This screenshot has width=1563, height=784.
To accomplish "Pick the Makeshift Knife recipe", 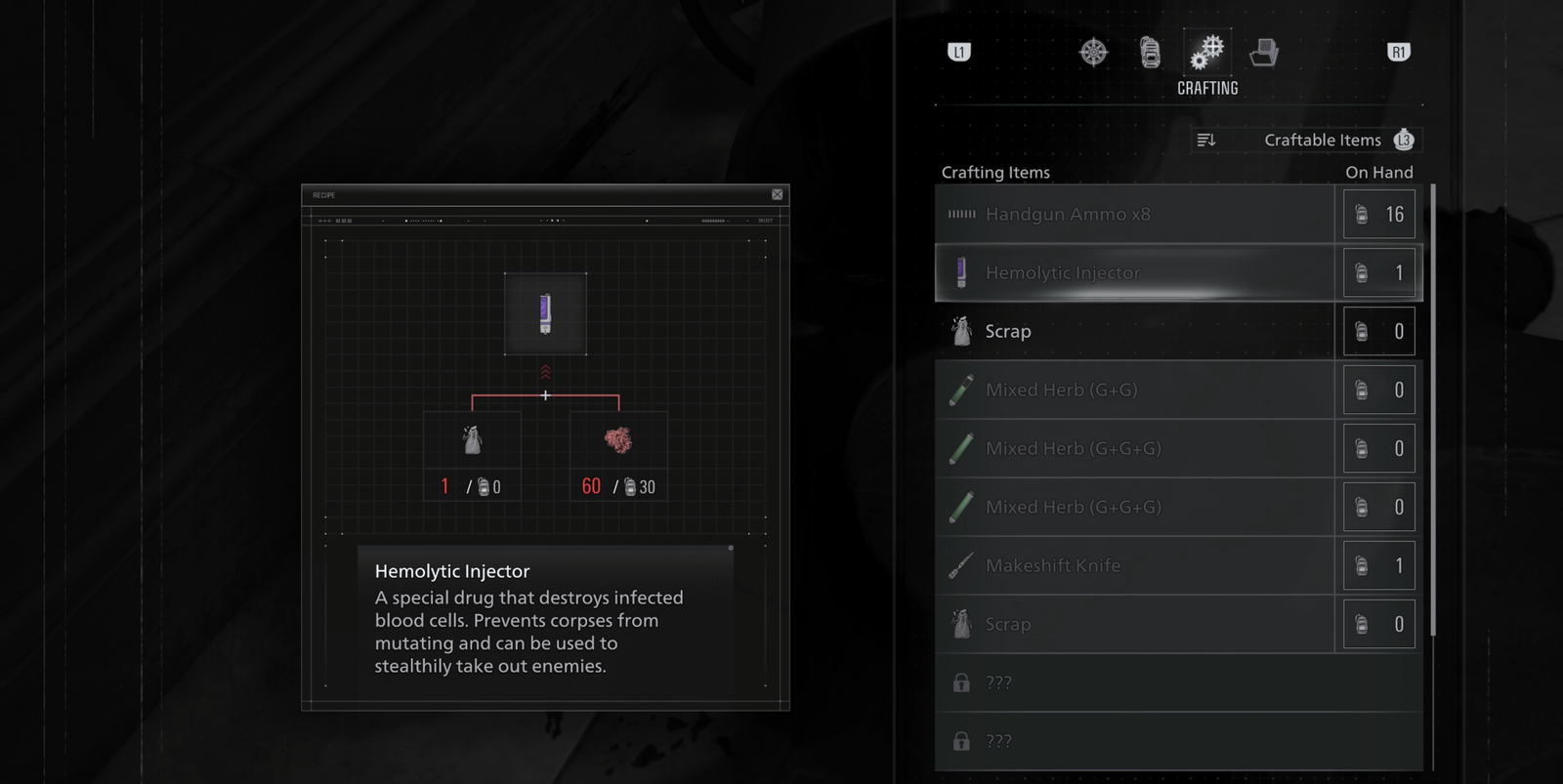I will click(x=1134, y=565).
